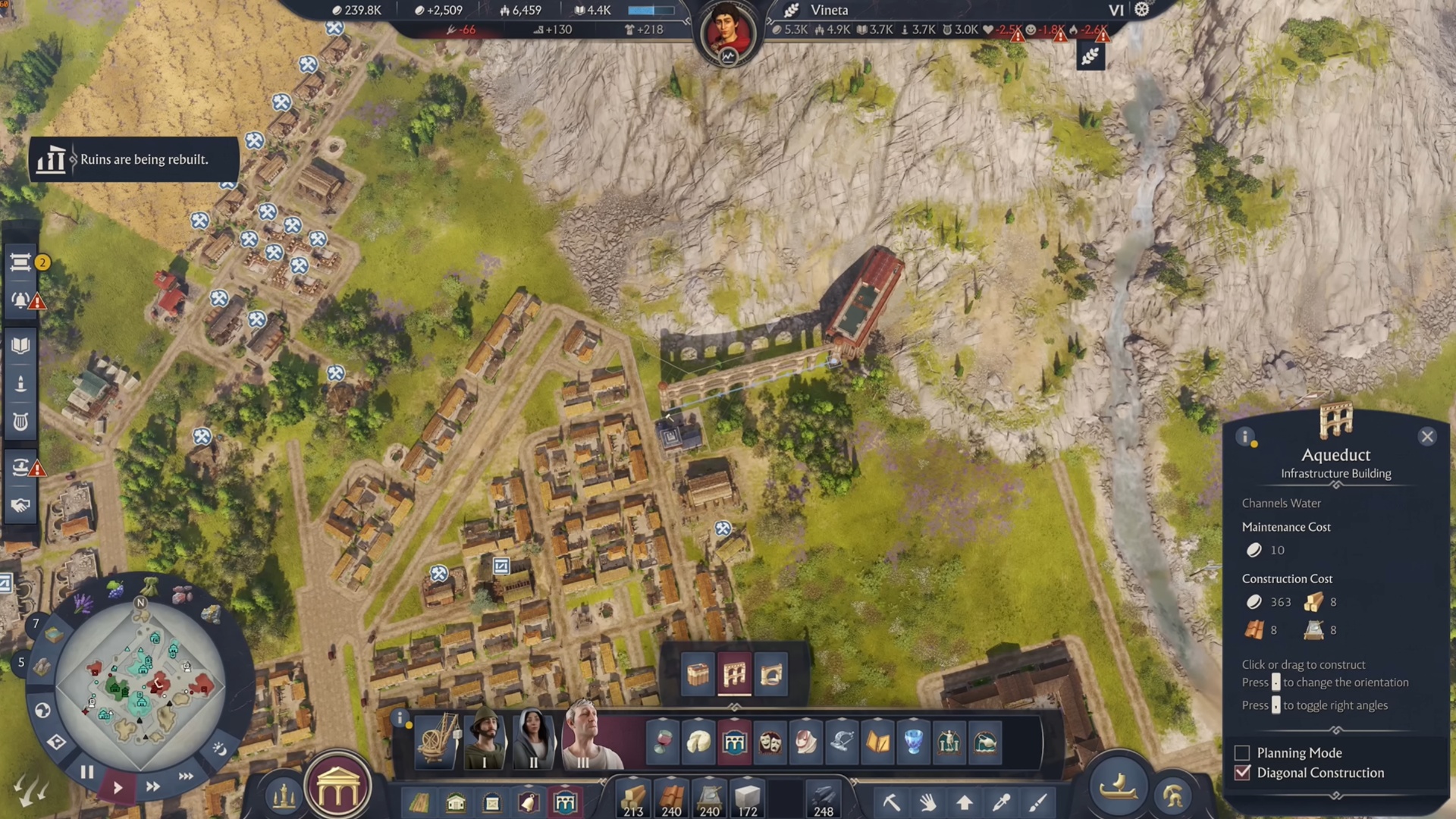Screen dimensions: 1456x819
Task: Open the notifications bell with warning
Action: [x=20, y=300]
